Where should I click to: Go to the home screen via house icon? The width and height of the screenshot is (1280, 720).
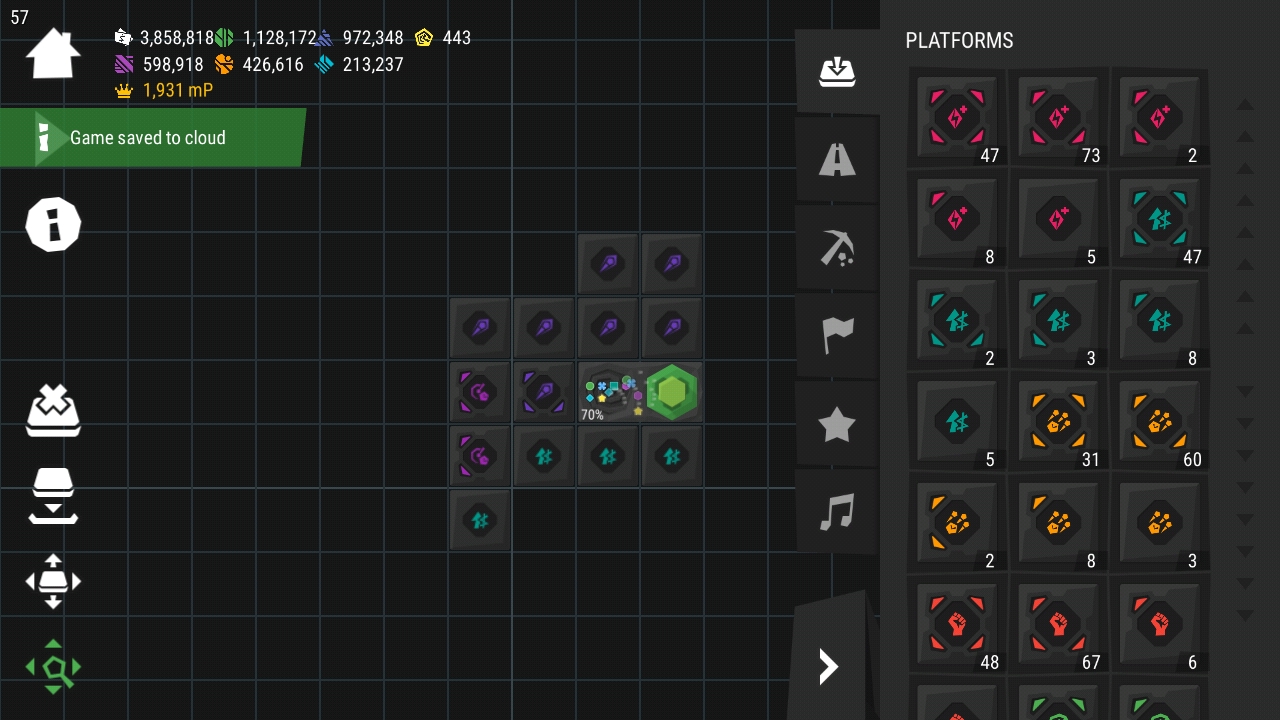pos(53,54)
